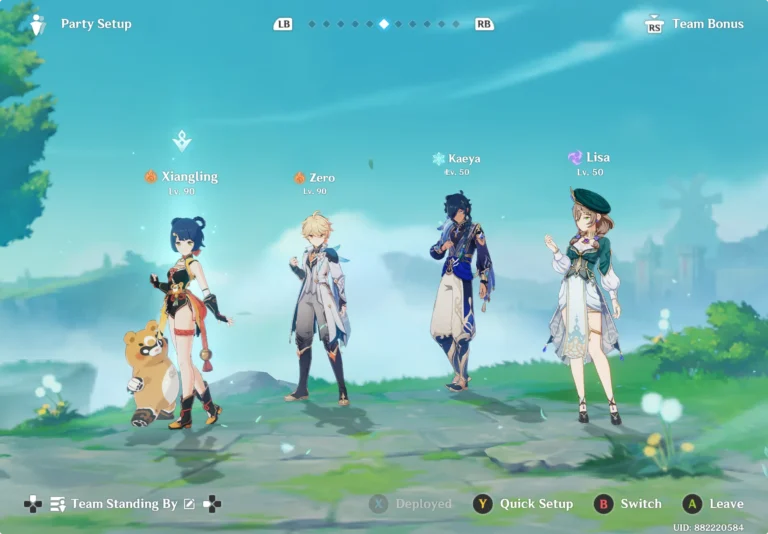768x534 pixels.
Task: Open the team list icon beside Team Standing By
Action: [x=58, y=504]
